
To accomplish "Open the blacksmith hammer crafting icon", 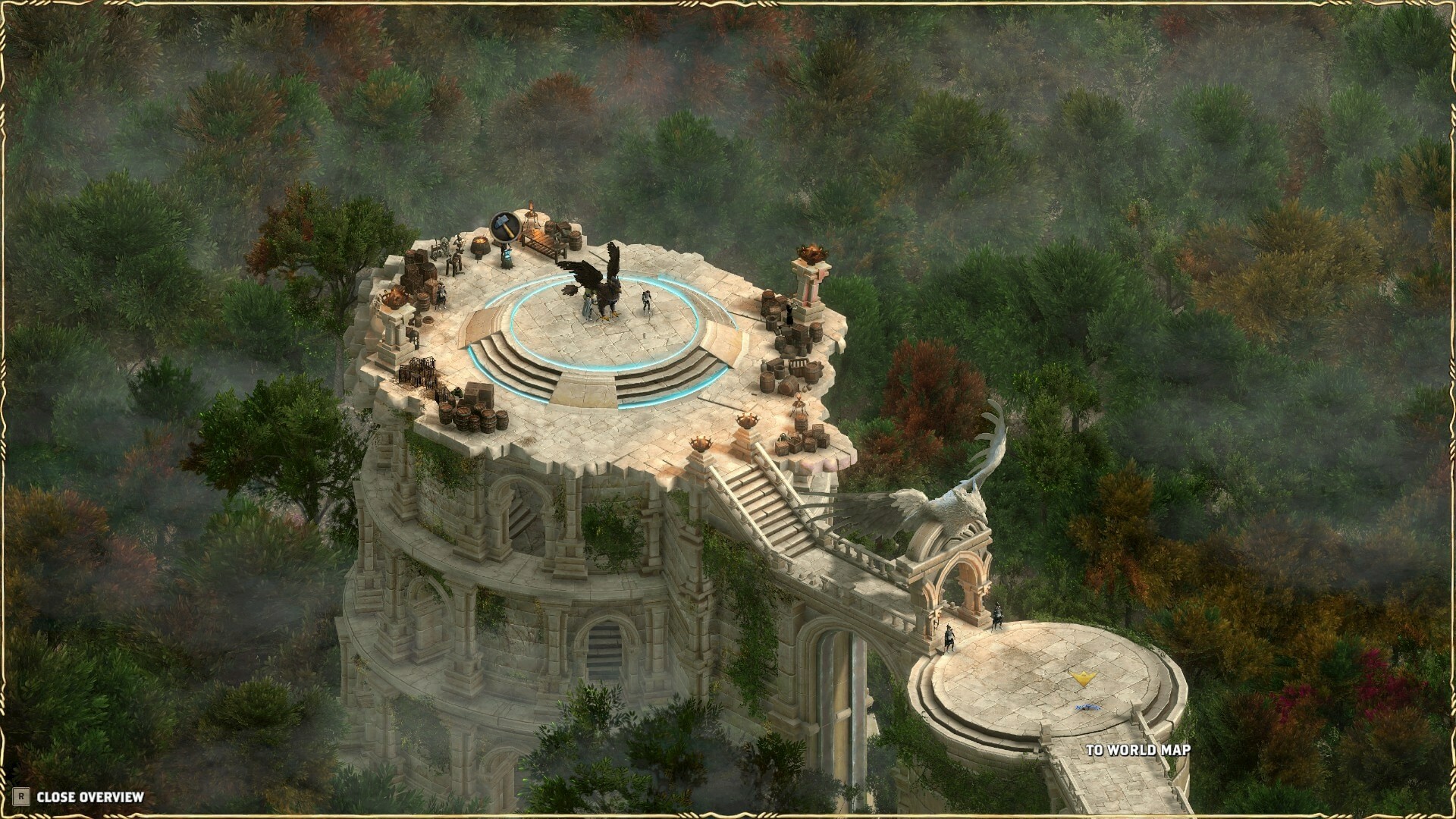I will coord(505,227).
